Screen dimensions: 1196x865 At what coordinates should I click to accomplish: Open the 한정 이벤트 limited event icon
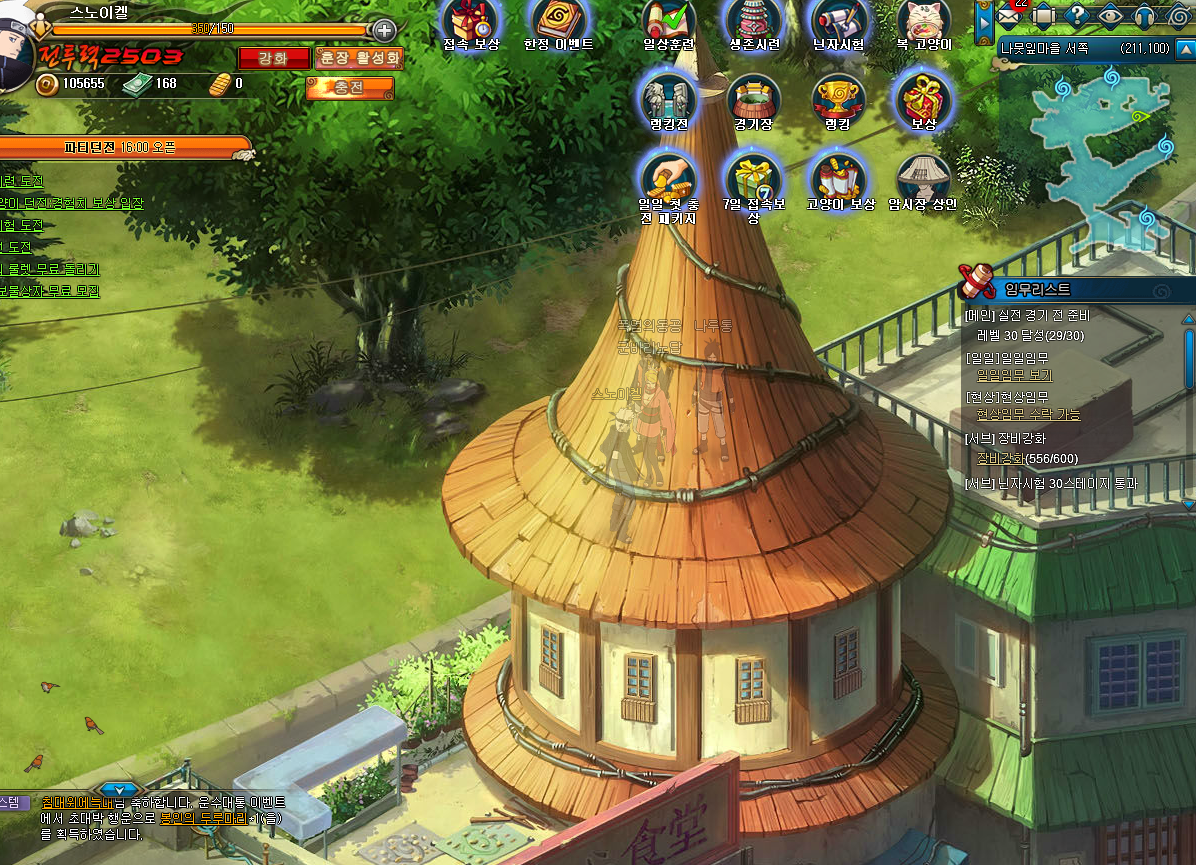559,20
